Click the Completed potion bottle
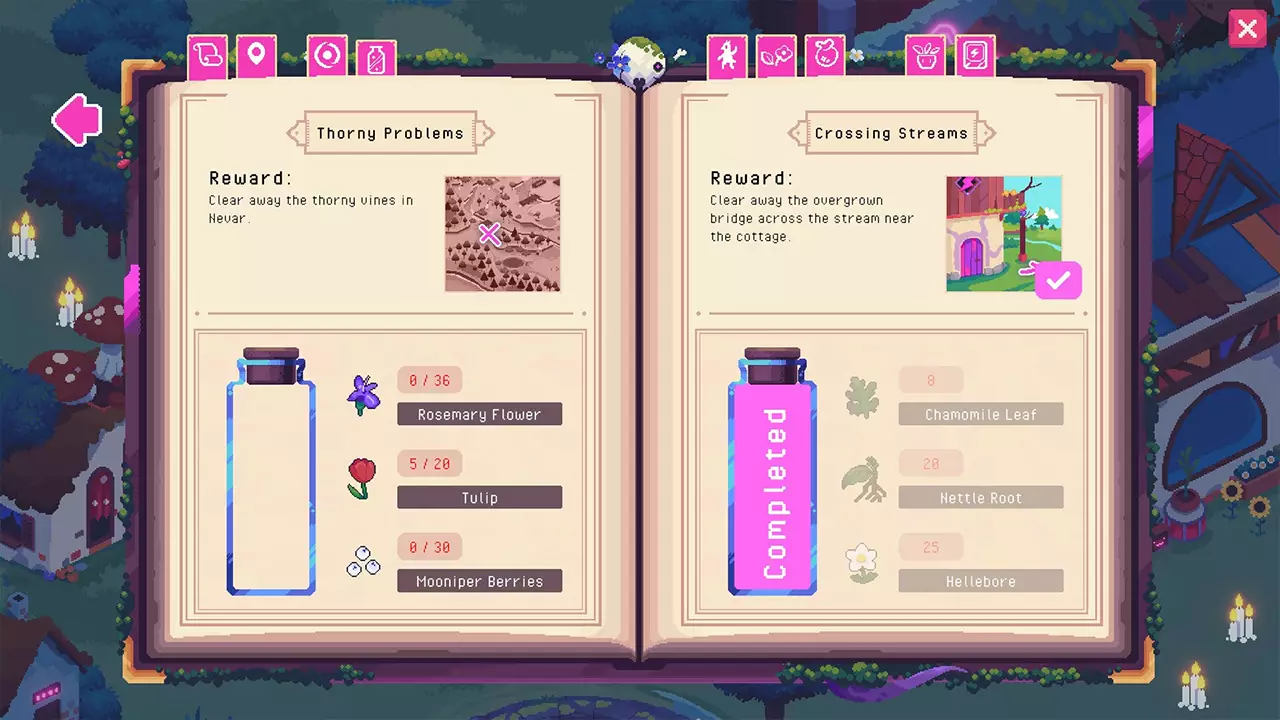Screen dimensions: 1280x720 pyautogui.click(x=772, y=474)
